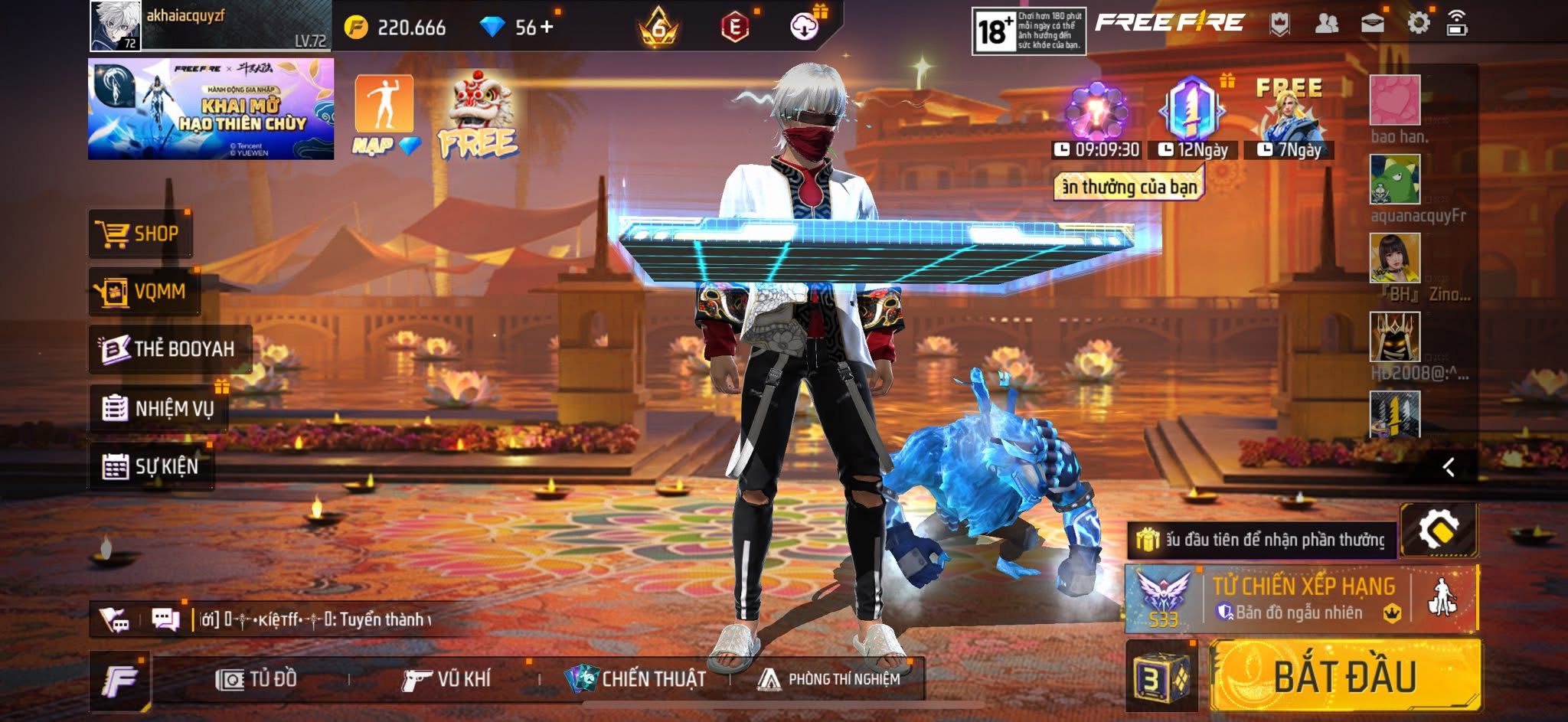Change game mode Tử Chiến Xếp Hạng
Image resolution: width=1568 pixels, height=722 pixels.
pos(1302,599)
